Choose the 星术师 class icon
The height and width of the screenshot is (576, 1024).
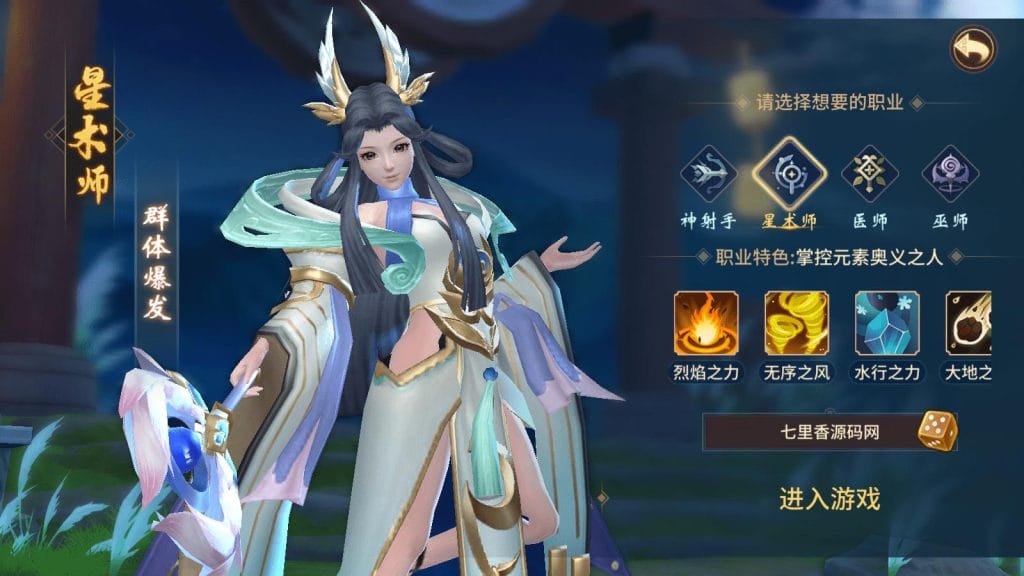click(789, 174)
